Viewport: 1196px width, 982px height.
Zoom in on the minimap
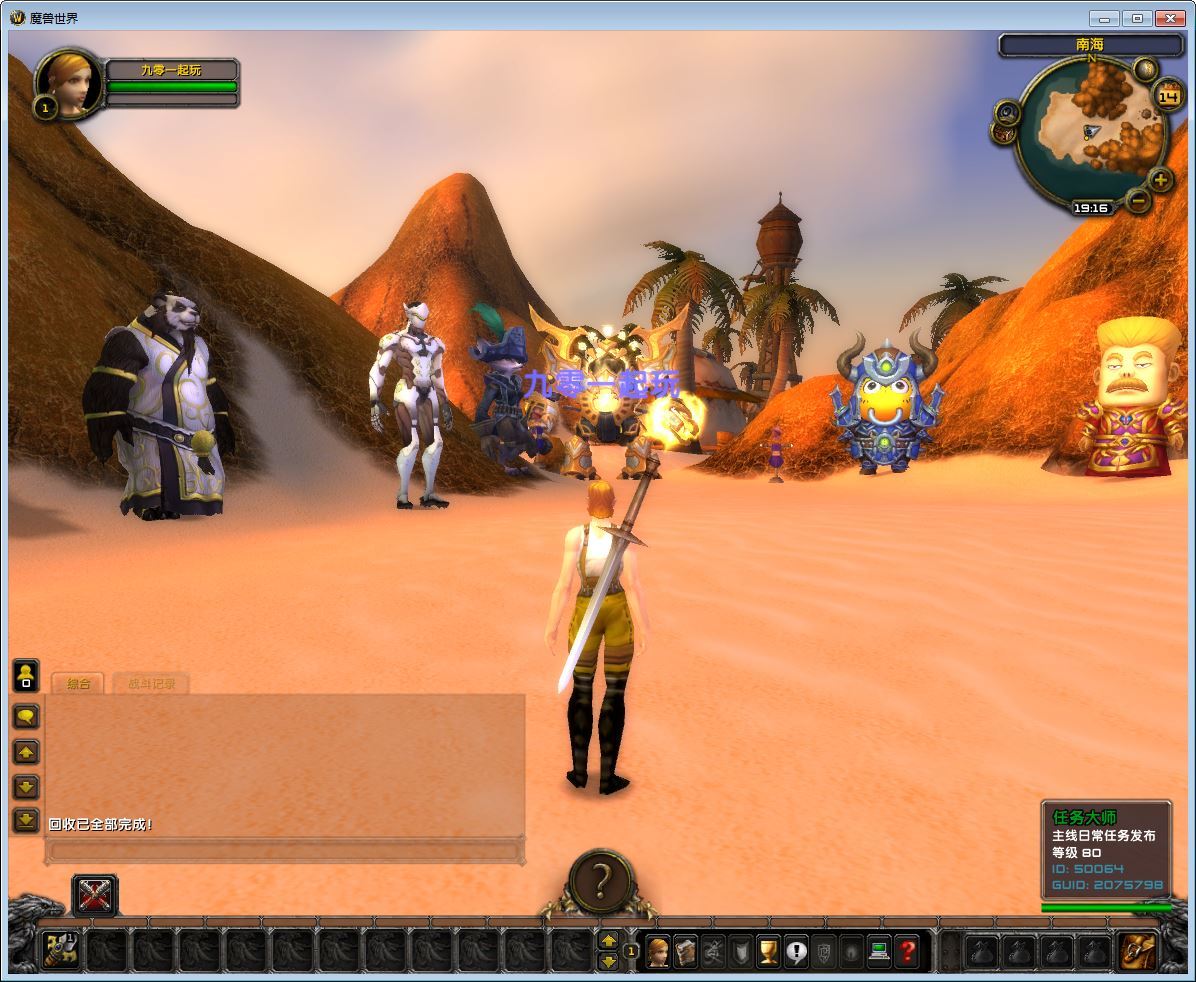[1160, 181]
